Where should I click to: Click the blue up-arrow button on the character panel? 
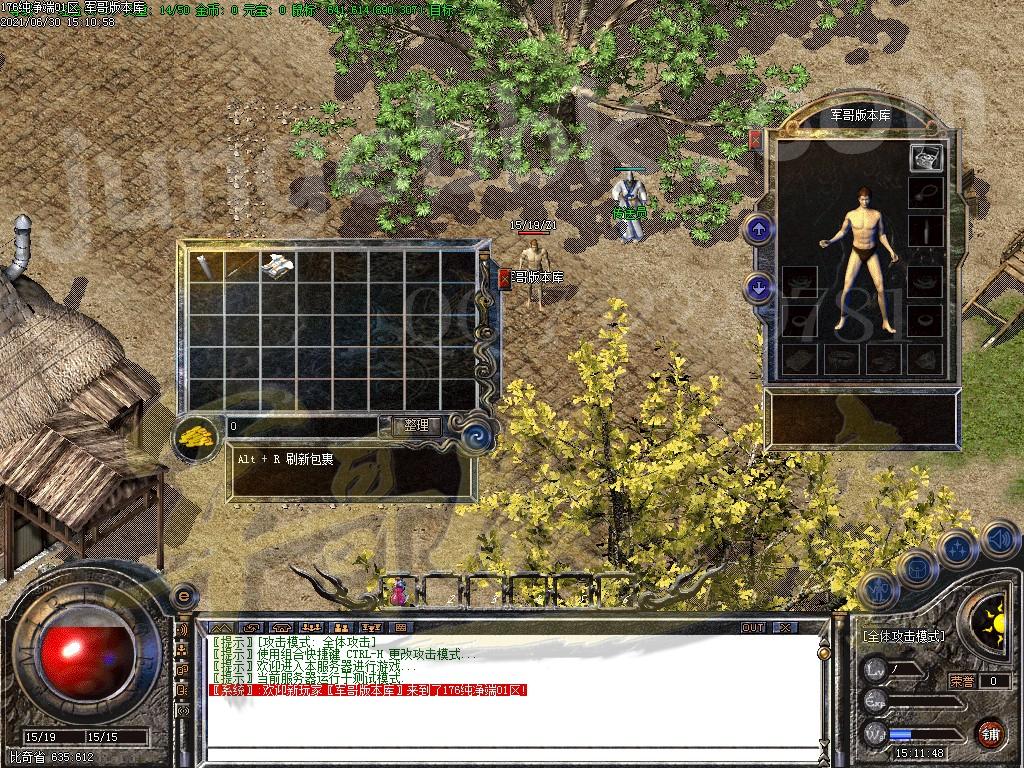click(x=759, y=229)
